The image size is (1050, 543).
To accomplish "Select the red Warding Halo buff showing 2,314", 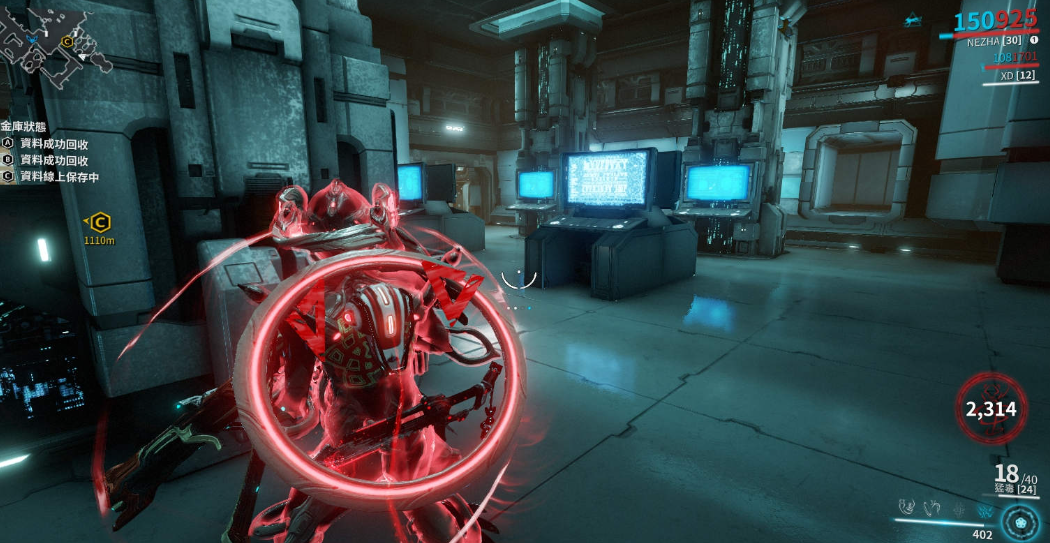I will (990, 408).
